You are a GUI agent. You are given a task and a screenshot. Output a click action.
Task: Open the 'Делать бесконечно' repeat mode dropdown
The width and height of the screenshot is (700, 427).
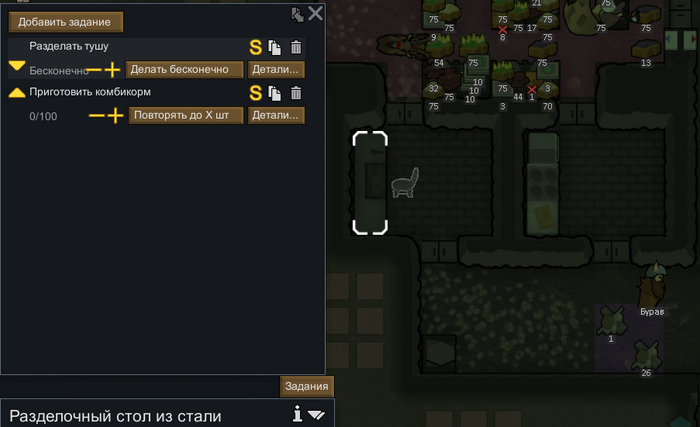[x=186, y=70]
